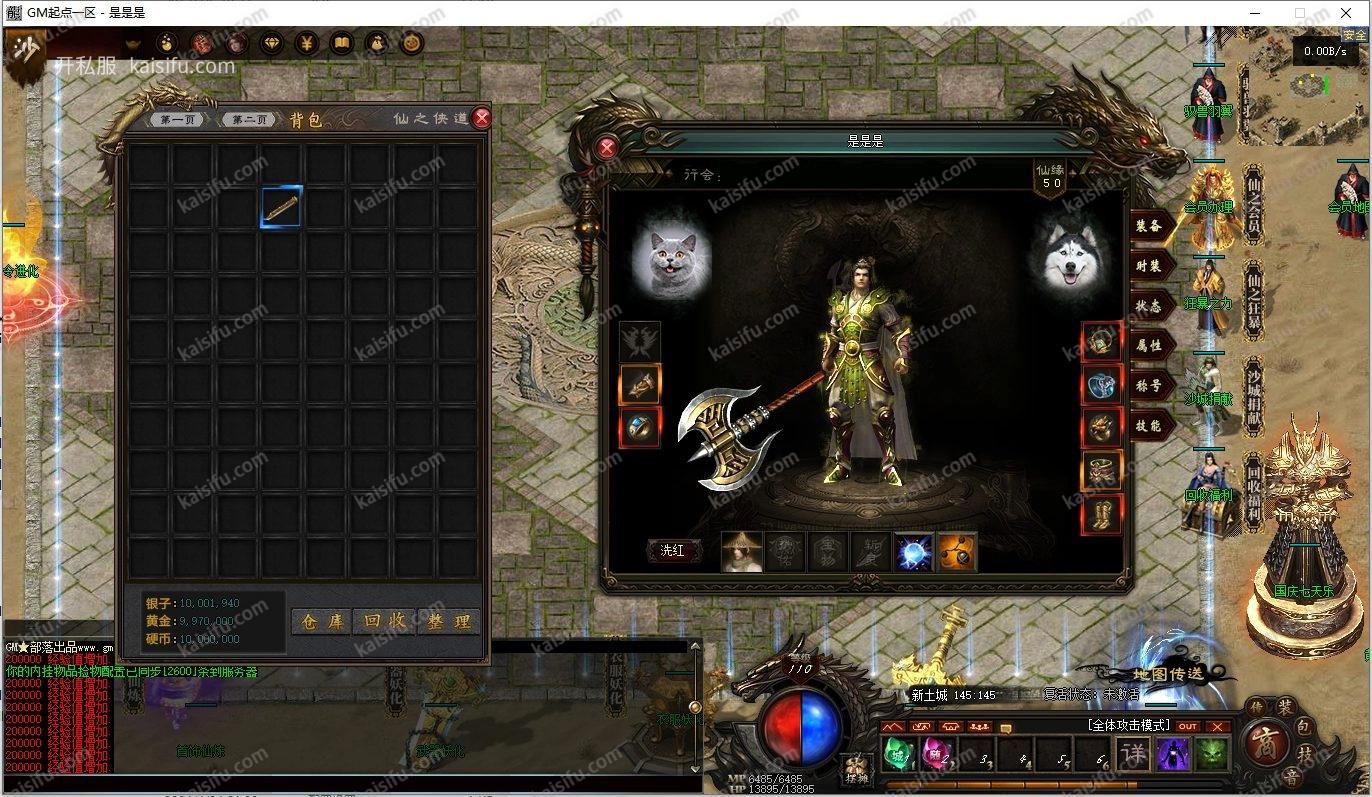Open the yellow book icon in top bar
1372x797 pixels.
click(342, 43)
